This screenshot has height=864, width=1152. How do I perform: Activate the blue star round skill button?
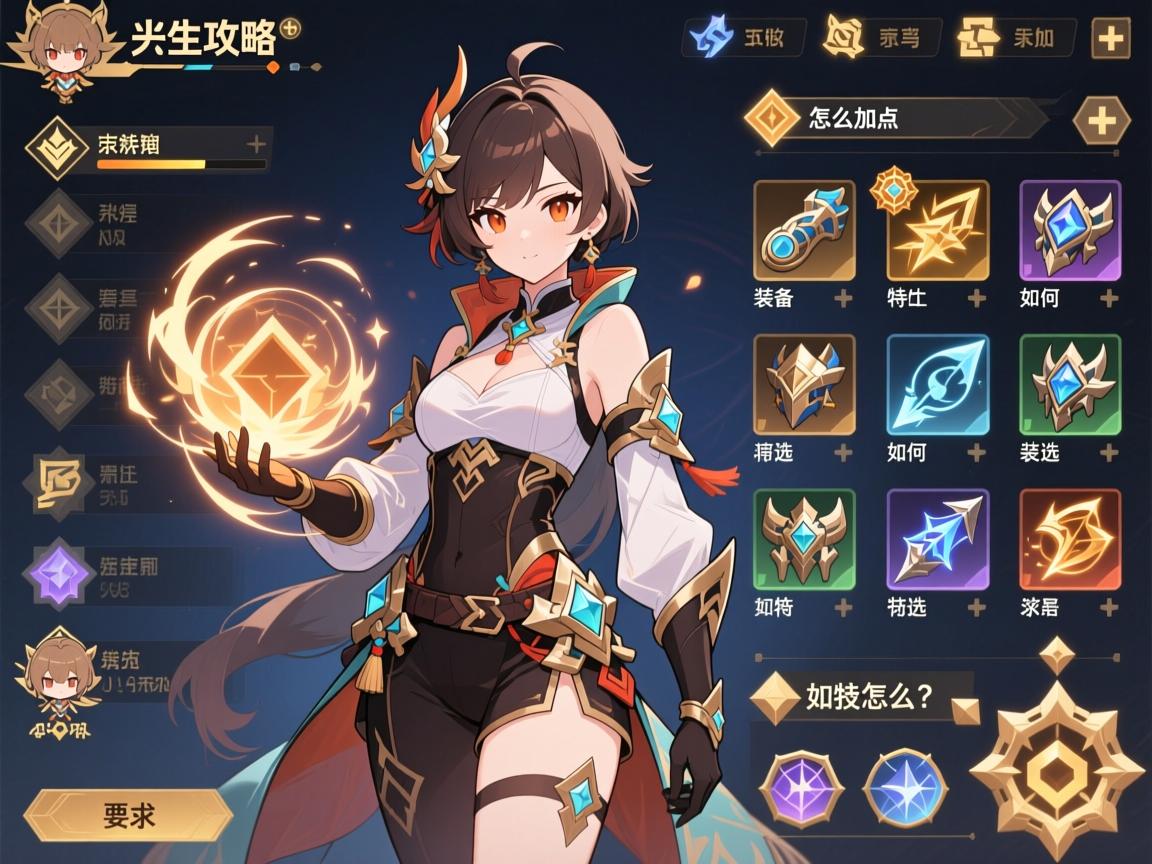tap(905, 789)
